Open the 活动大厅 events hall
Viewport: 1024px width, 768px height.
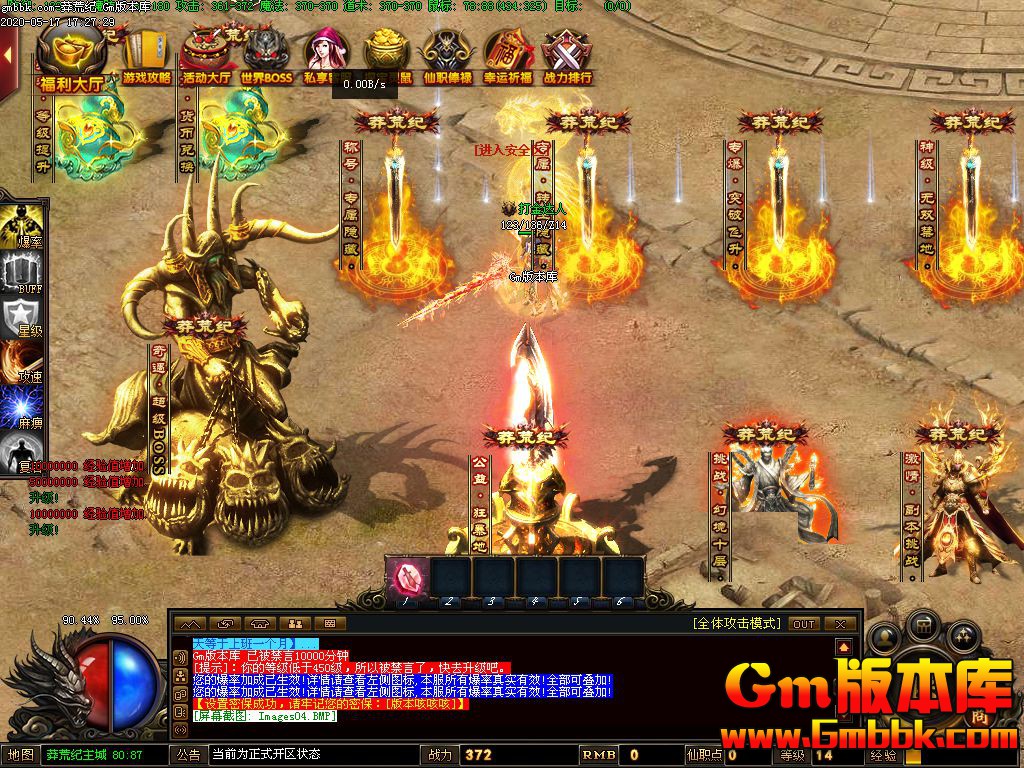[207, 58]
